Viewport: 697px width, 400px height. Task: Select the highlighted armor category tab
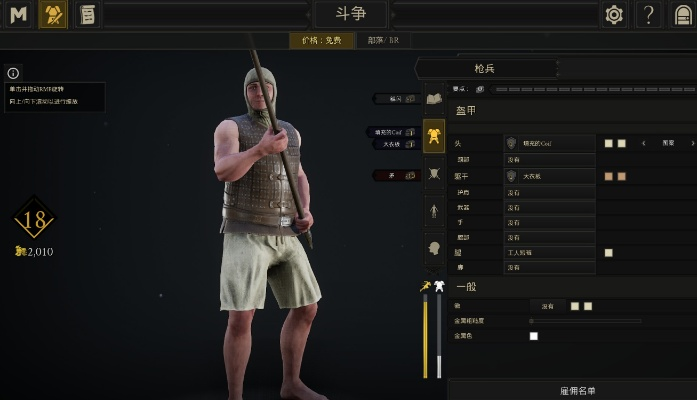click(x=434, y=135)
